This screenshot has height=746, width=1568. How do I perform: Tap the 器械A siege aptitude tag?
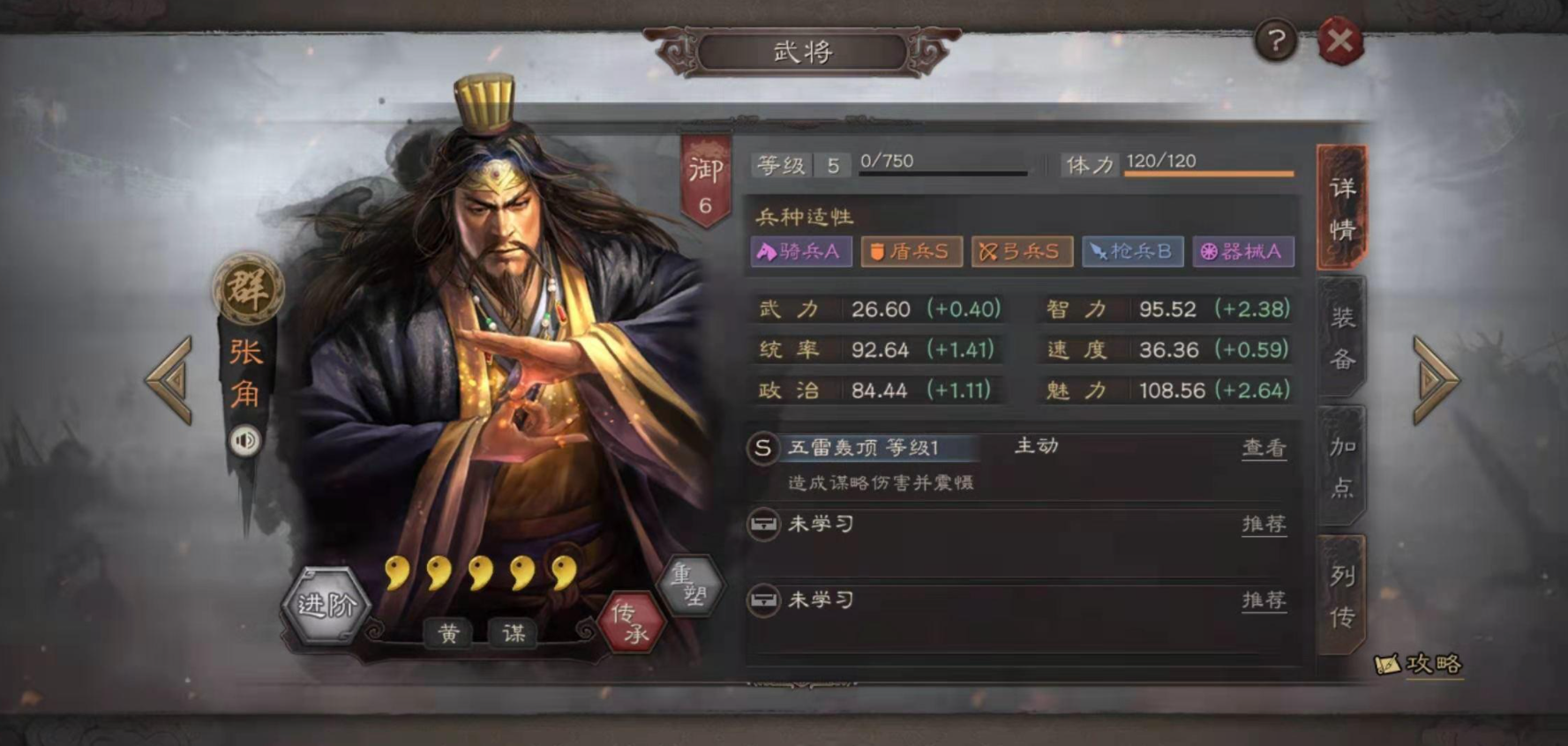click(1243, 252)
